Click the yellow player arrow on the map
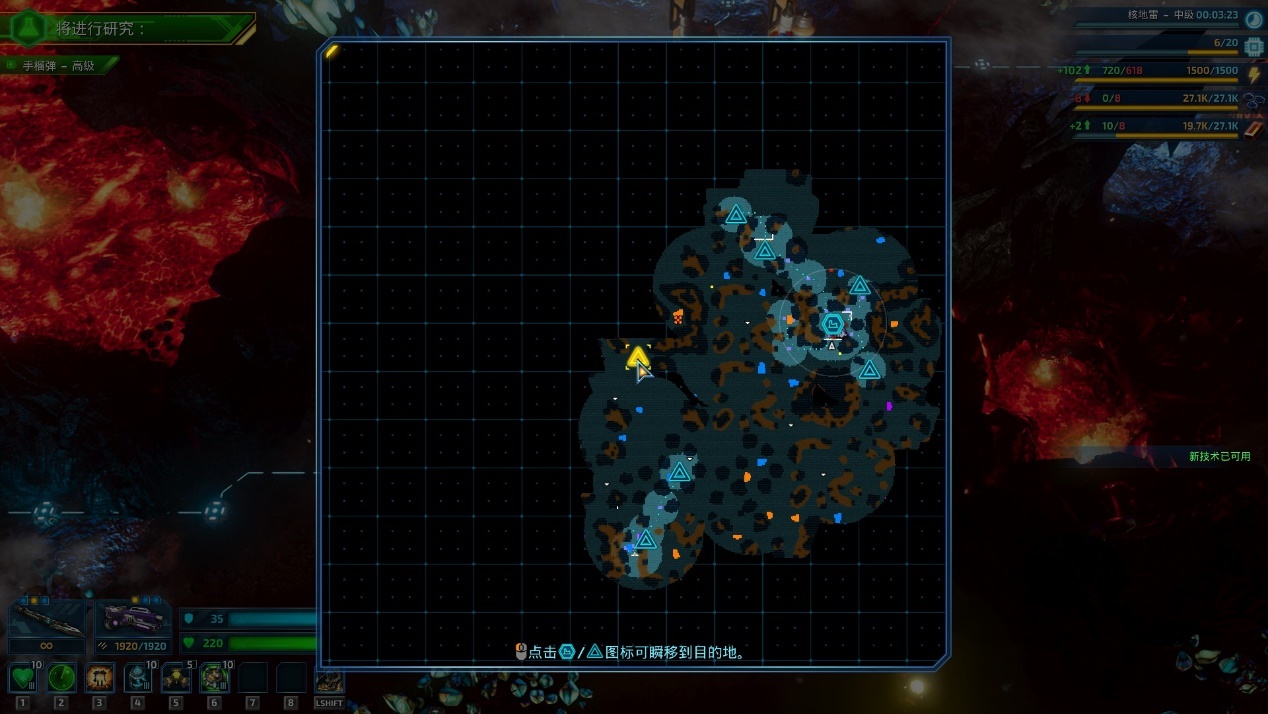Screen dimensions: 1268x714 click(637, 356)
